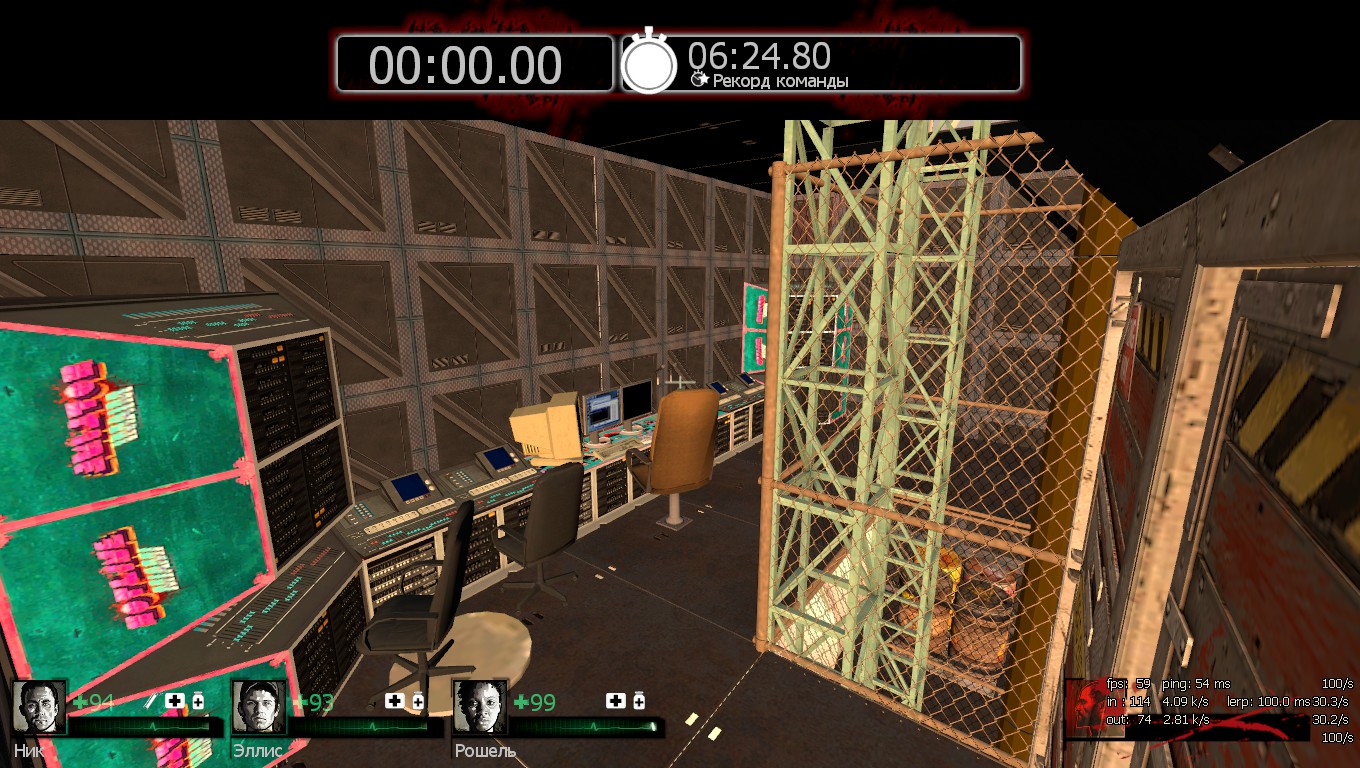
Task: Click Ellis's pain pills bottle icon
Action: [418, 701]
